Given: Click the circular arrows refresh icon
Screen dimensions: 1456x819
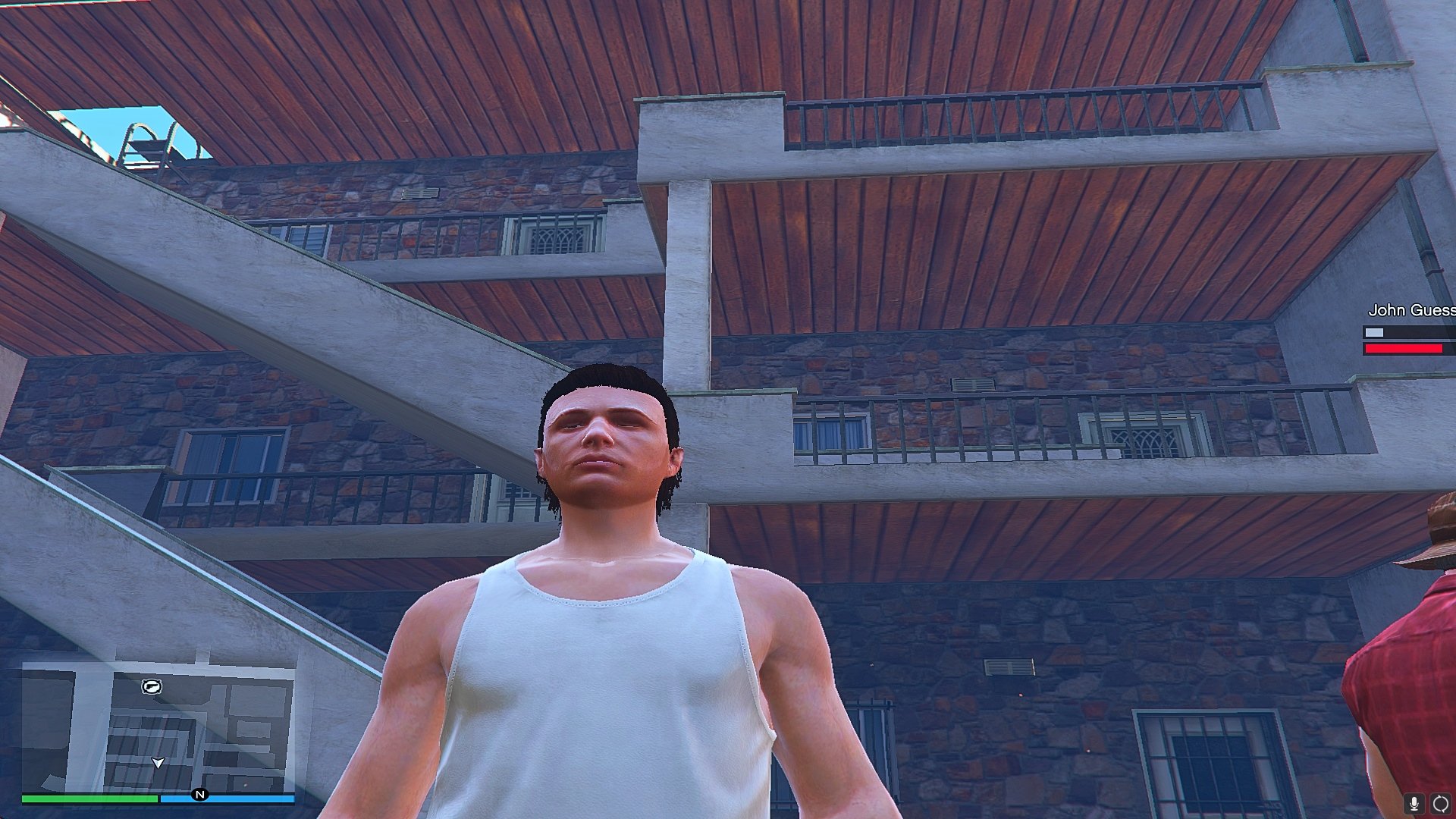Looking at the screenshot, I should [x=1440, y=804].
